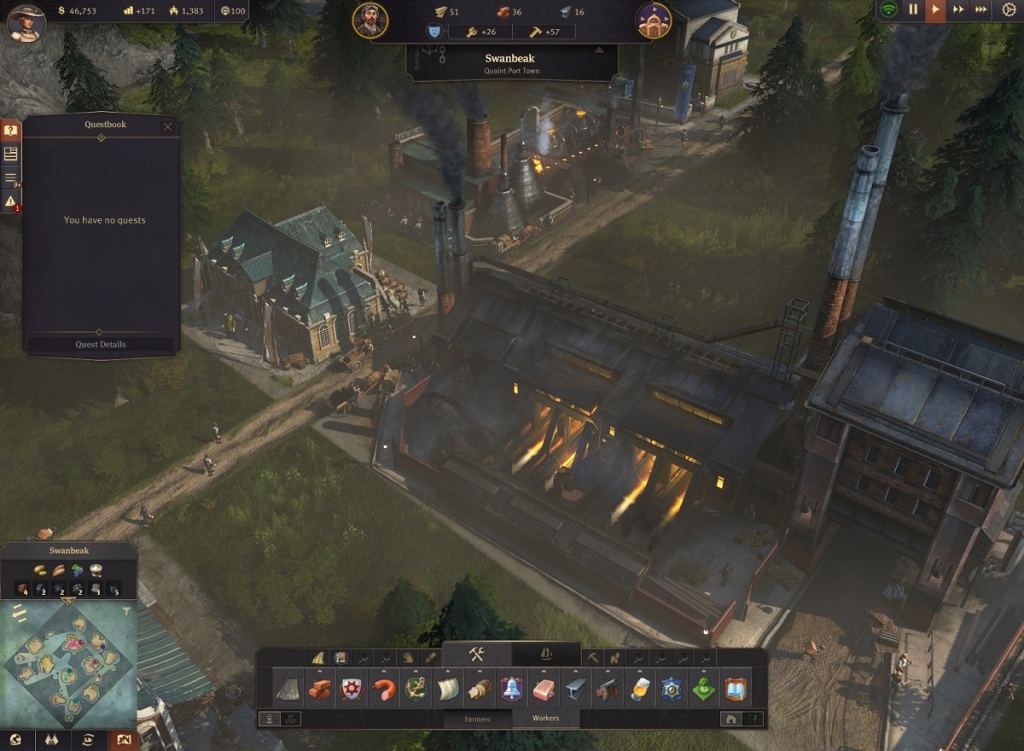
Task: Set game speed to double fast-forward
Action: click(x=958, y=9)
